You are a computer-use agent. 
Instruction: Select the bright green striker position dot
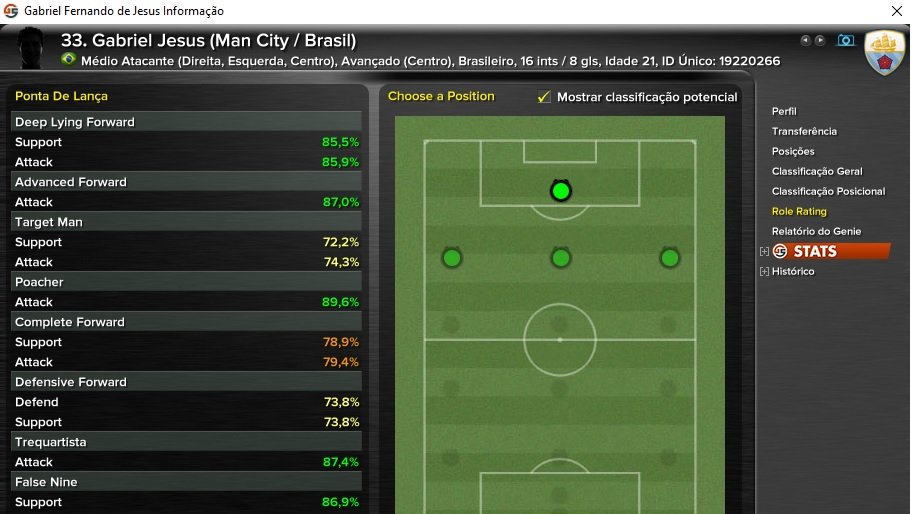560,190
